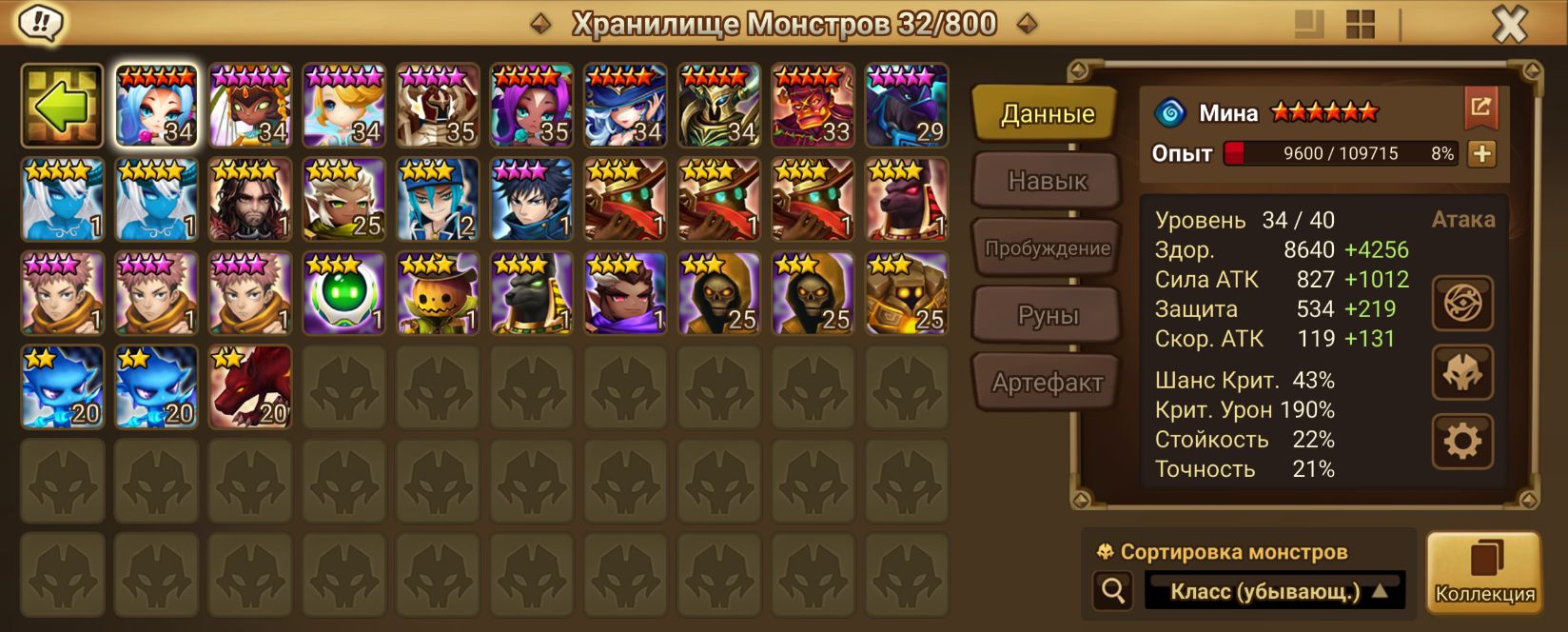The width and height of the screenshot is (1568, 632).
Task: Open the chat bubble icon
Action: (x=39, y=23)
